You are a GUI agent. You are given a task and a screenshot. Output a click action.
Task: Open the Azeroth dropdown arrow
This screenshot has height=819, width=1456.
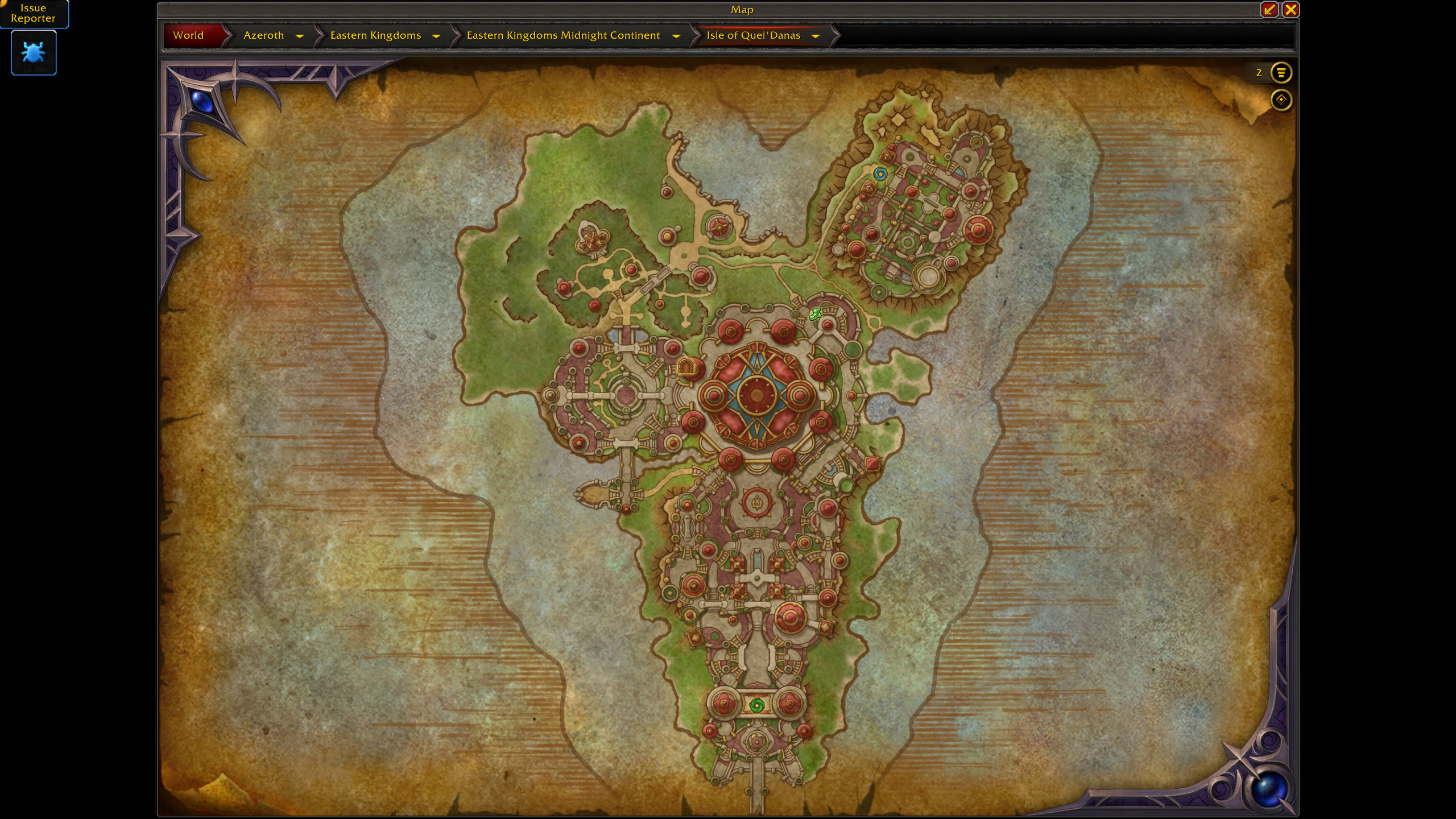(x=300, y=36)
